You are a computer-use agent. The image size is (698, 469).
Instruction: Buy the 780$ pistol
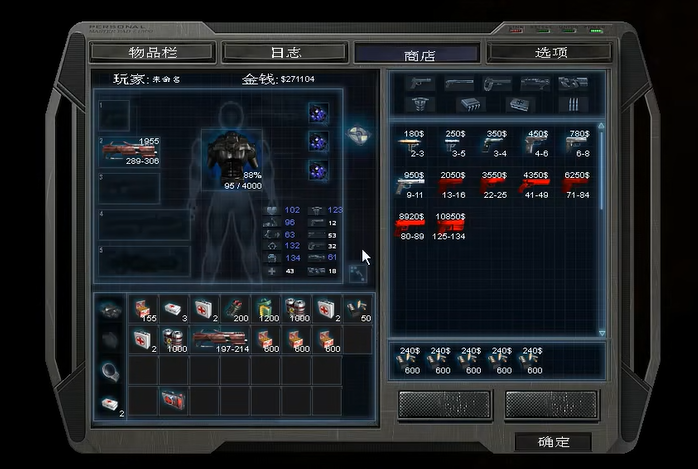click(x=578, y=143)
